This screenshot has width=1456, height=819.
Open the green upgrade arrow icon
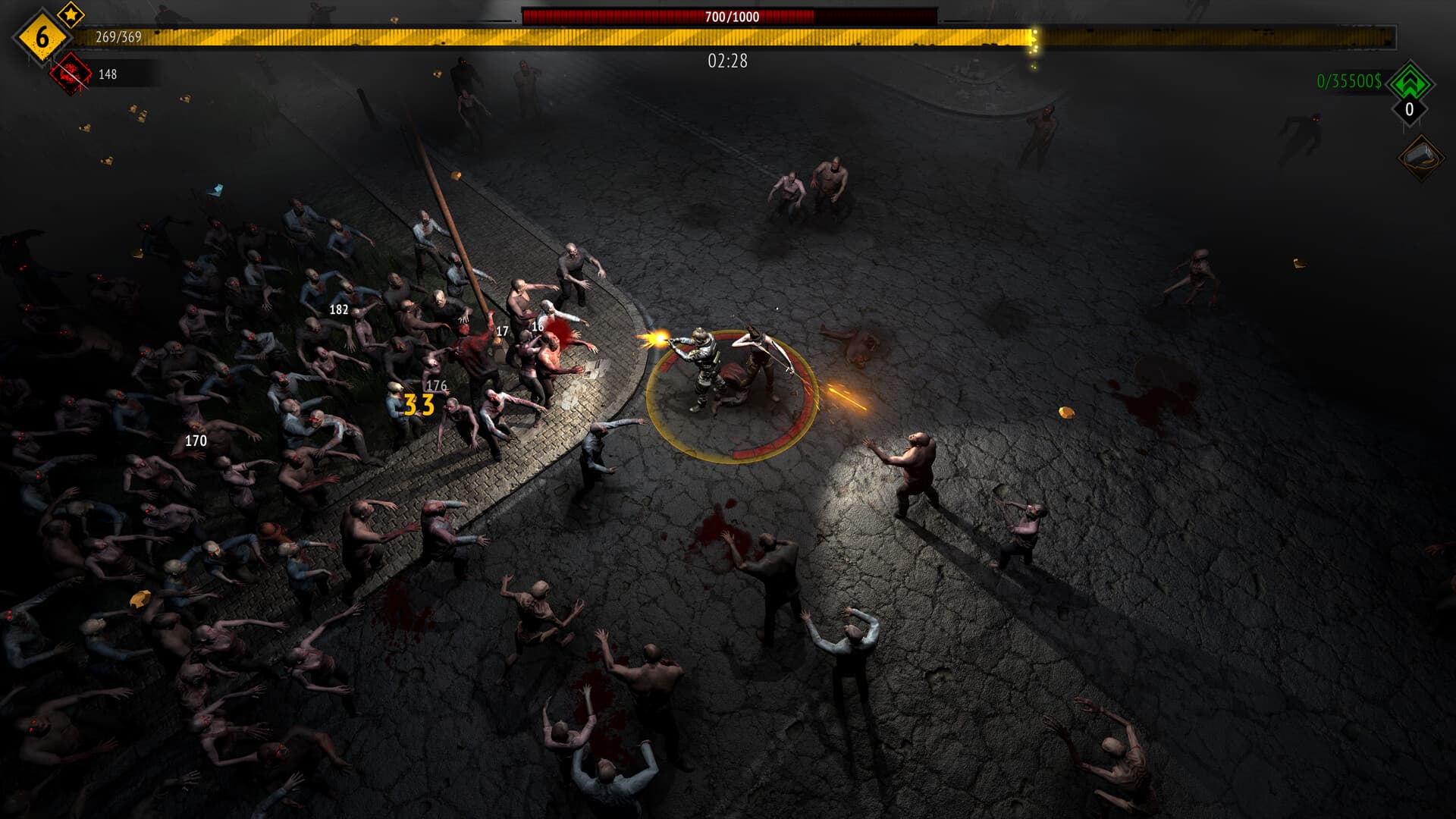1409,86
